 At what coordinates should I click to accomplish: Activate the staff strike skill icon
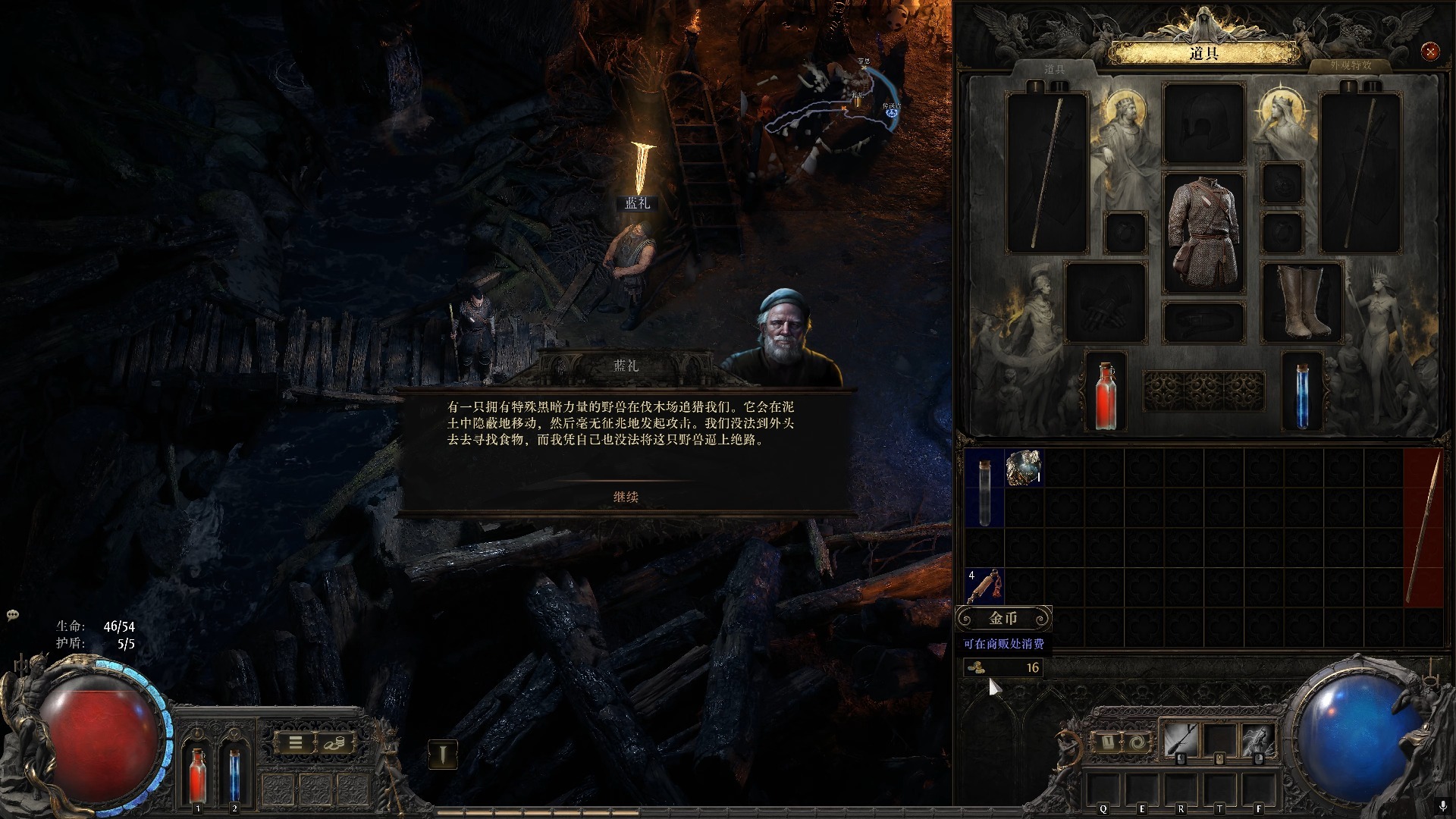point(1181,739)
